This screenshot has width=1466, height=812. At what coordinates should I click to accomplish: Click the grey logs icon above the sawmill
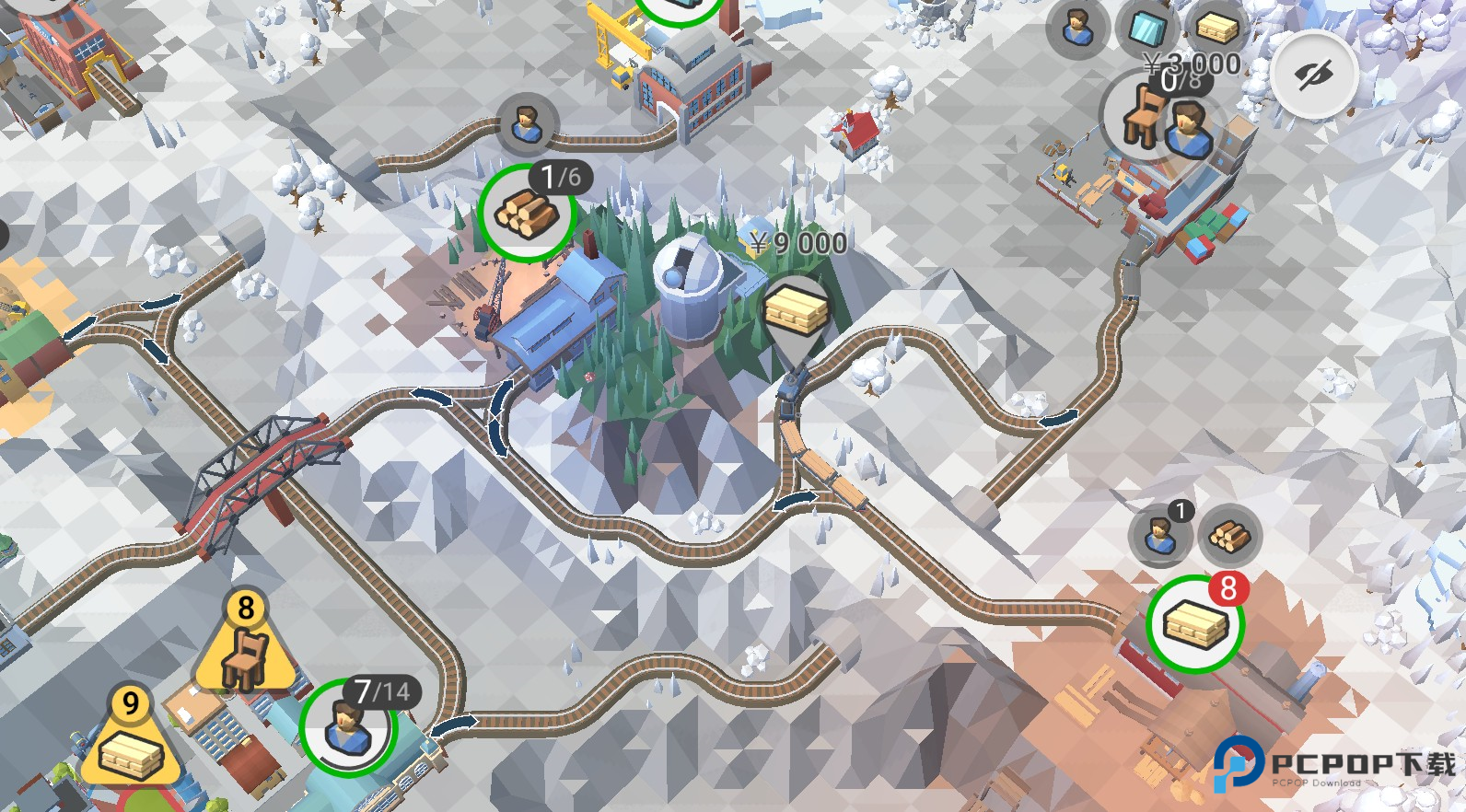click(1229, 536)
